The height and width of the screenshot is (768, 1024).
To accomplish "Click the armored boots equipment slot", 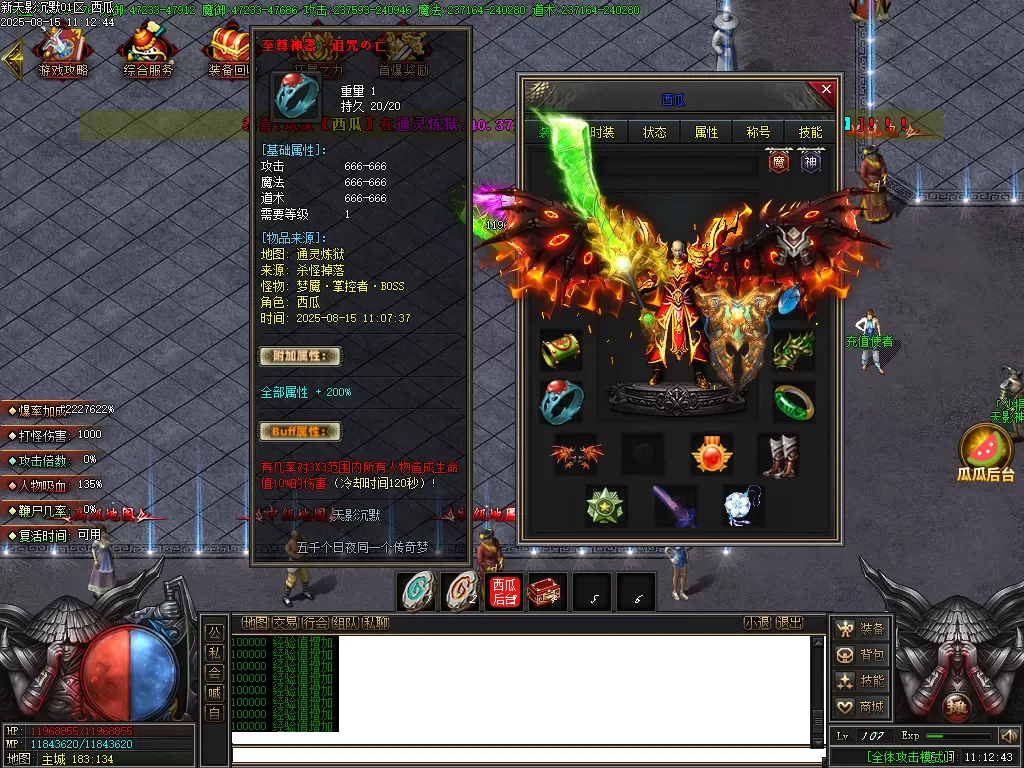I will coord(776,454).
